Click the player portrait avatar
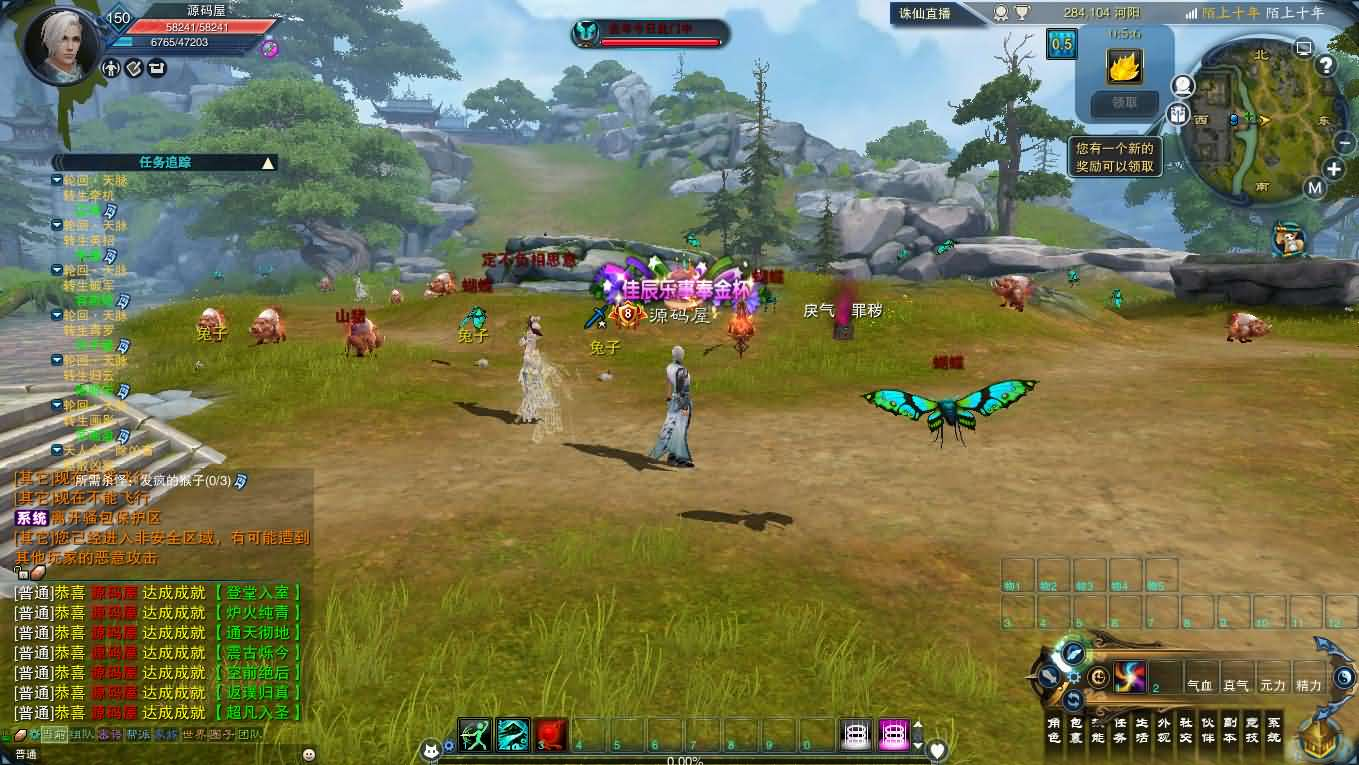Viewport: 1359px width, 765px height. coord(62,45)
